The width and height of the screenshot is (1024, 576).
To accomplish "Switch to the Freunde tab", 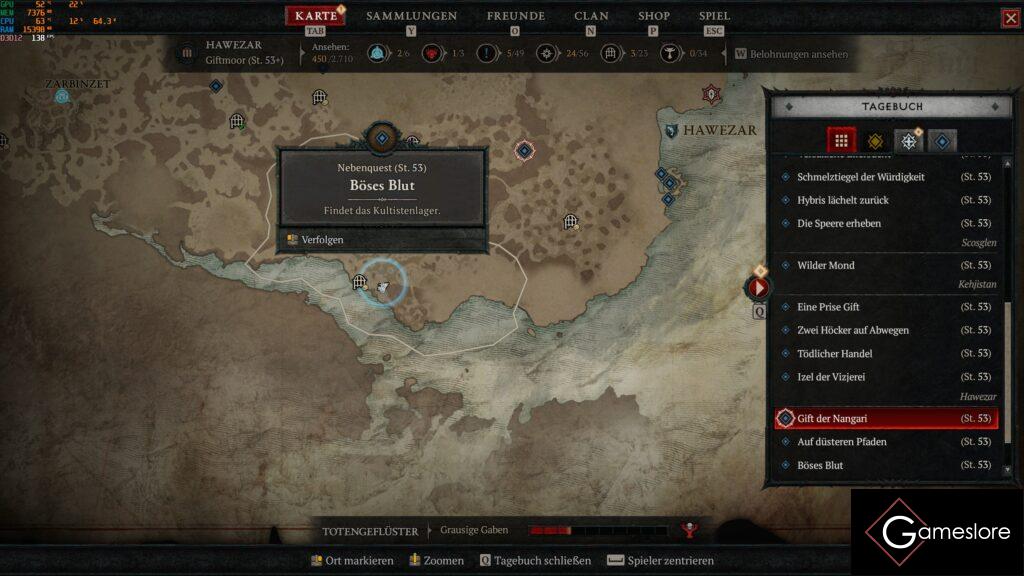I will pos(515,16).
